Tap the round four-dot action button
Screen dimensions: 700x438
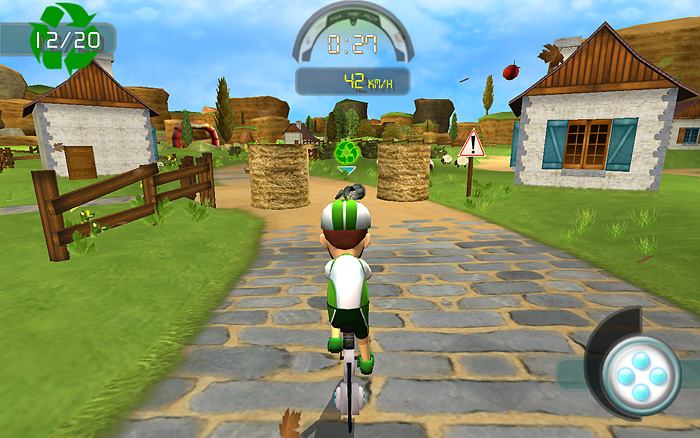(640, 375)
